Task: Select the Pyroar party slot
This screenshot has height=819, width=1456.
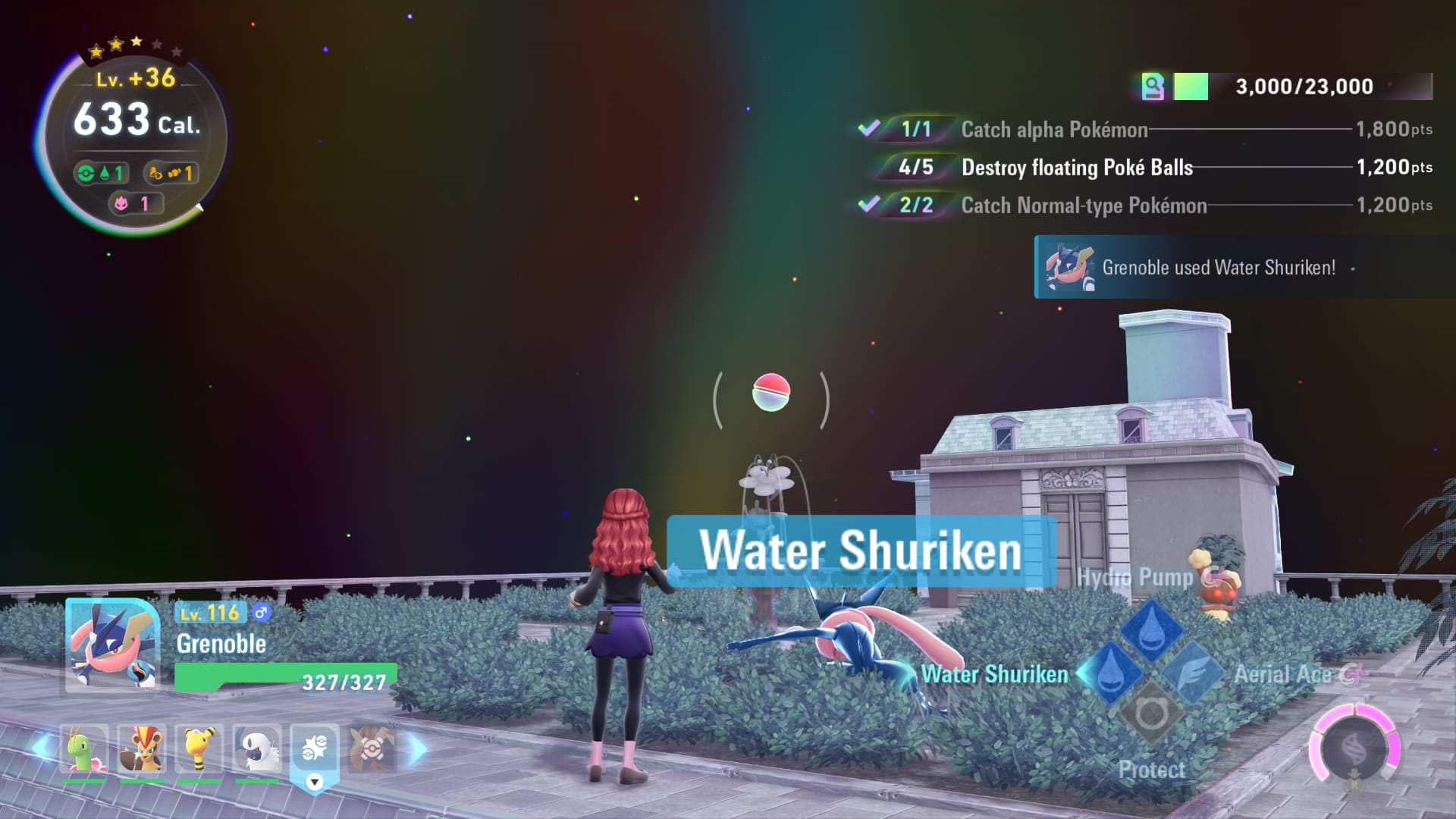Action: pyautogui.click(x=142, y=749)
